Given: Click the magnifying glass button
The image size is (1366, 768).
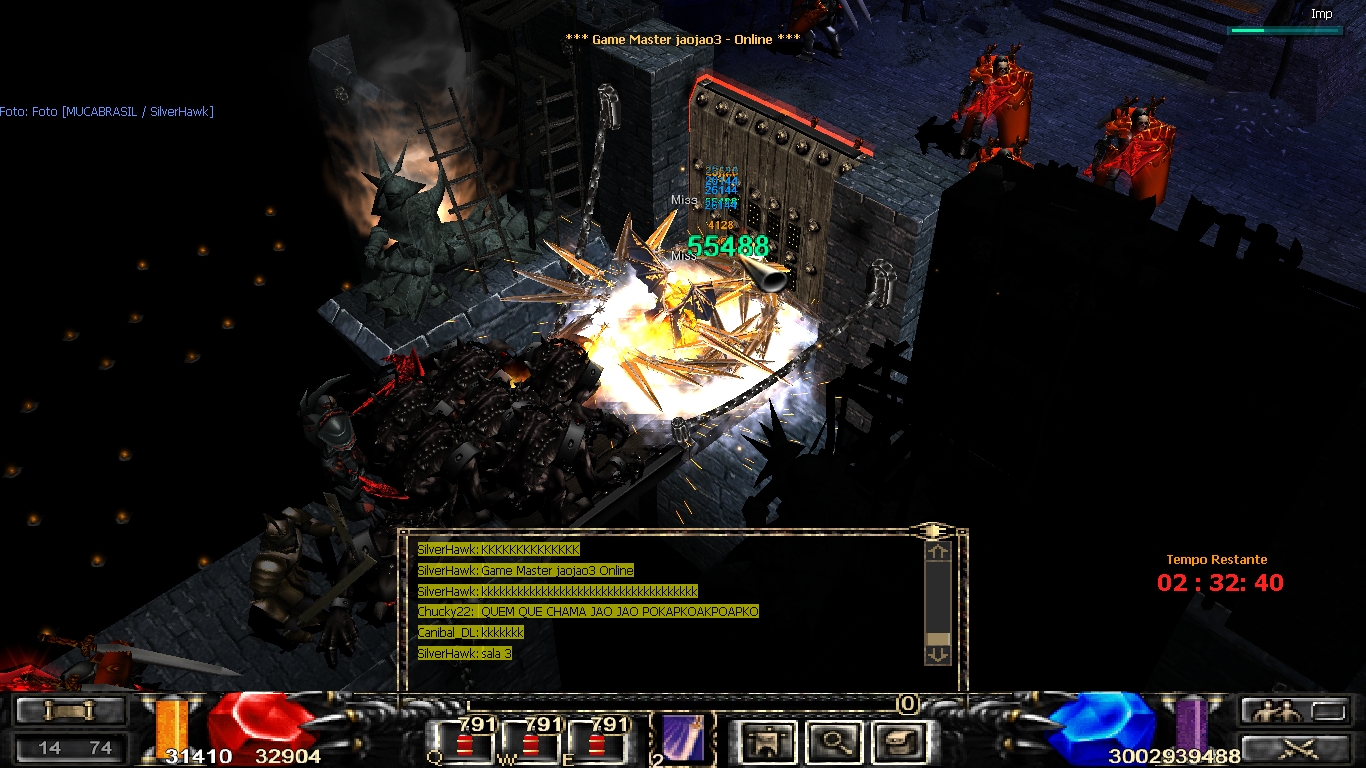Looking at the screenshot, I should coord(832,742).
